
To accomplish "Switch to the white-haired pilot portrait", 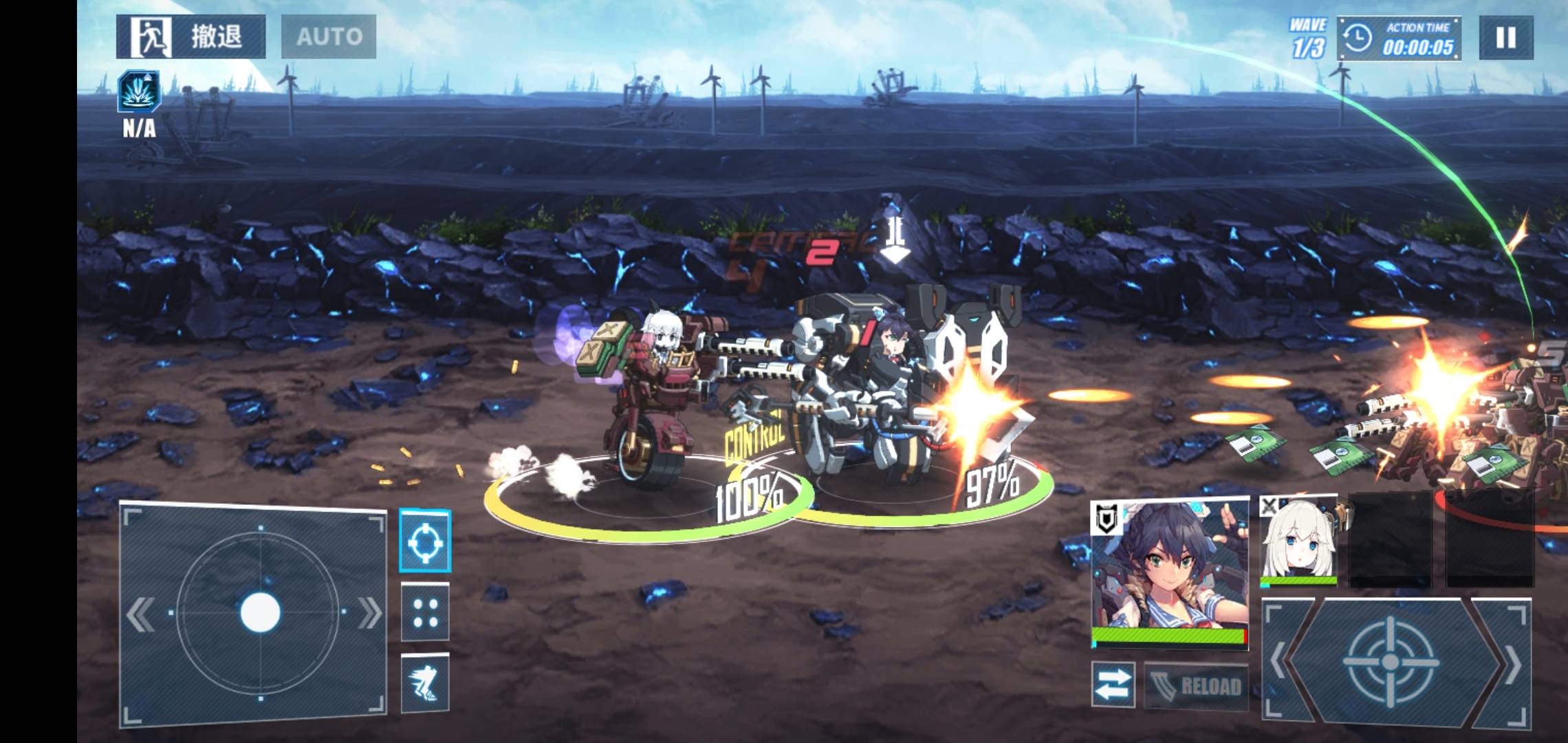I will (x=1298, y=541).
